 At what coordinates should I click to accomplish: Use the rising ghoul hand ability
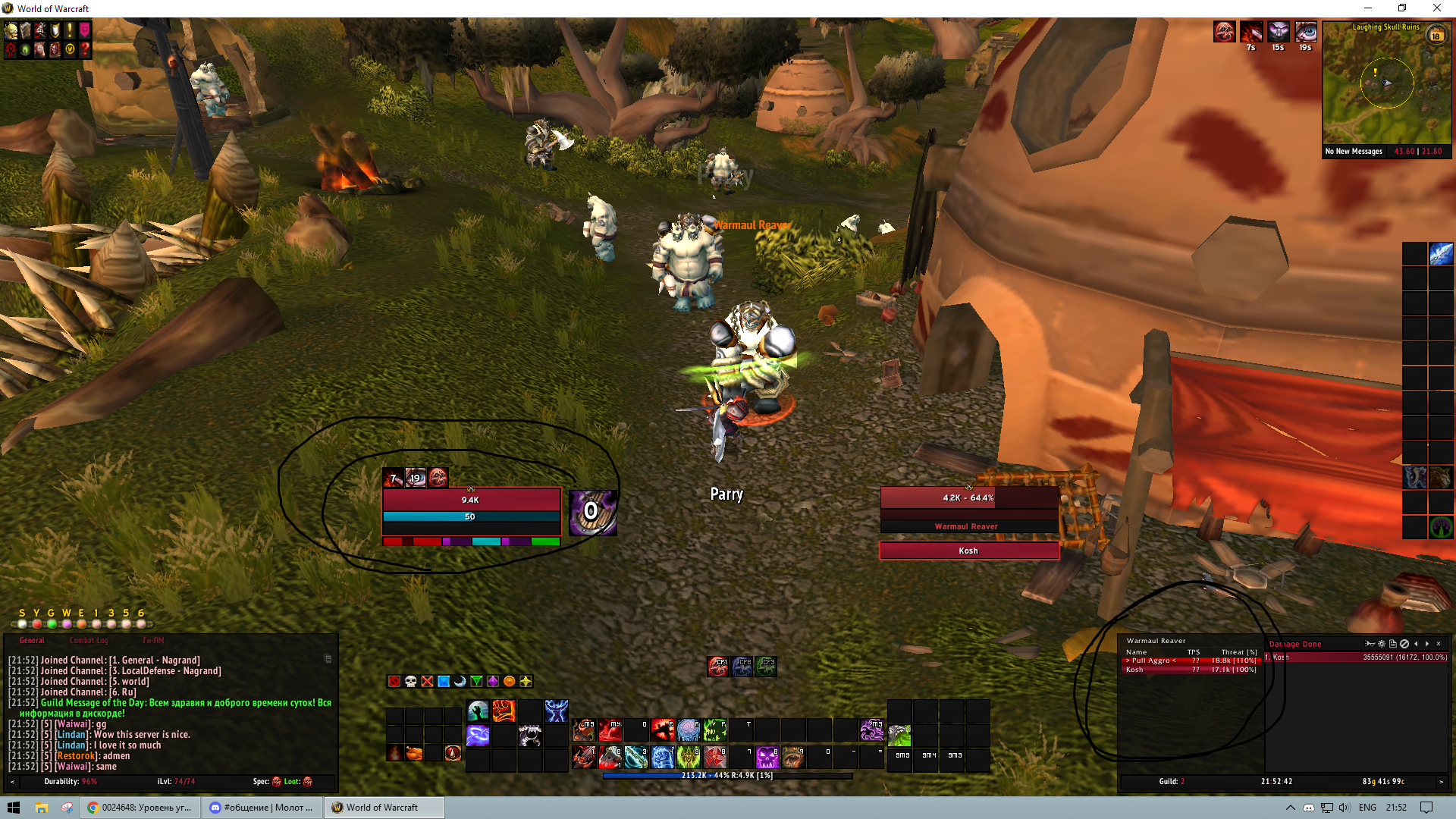point(478,711)
